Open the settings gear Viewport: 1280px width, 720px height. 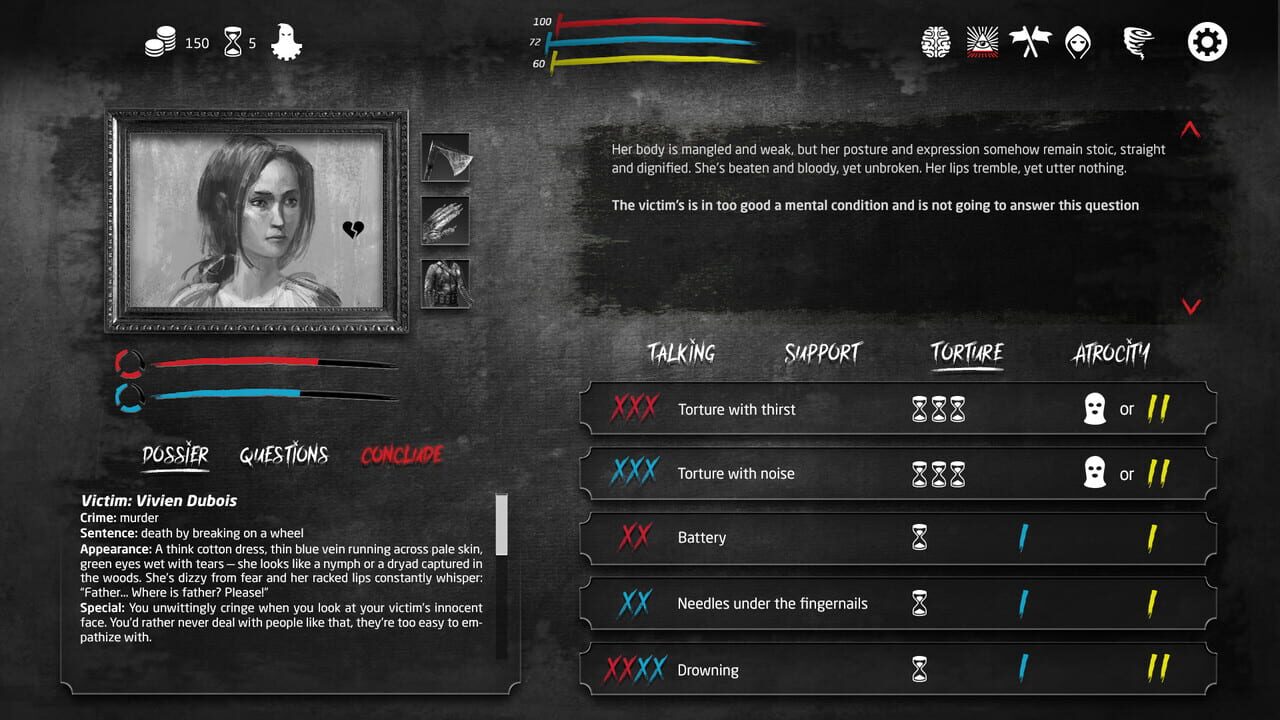click(x=1207, y=42)
